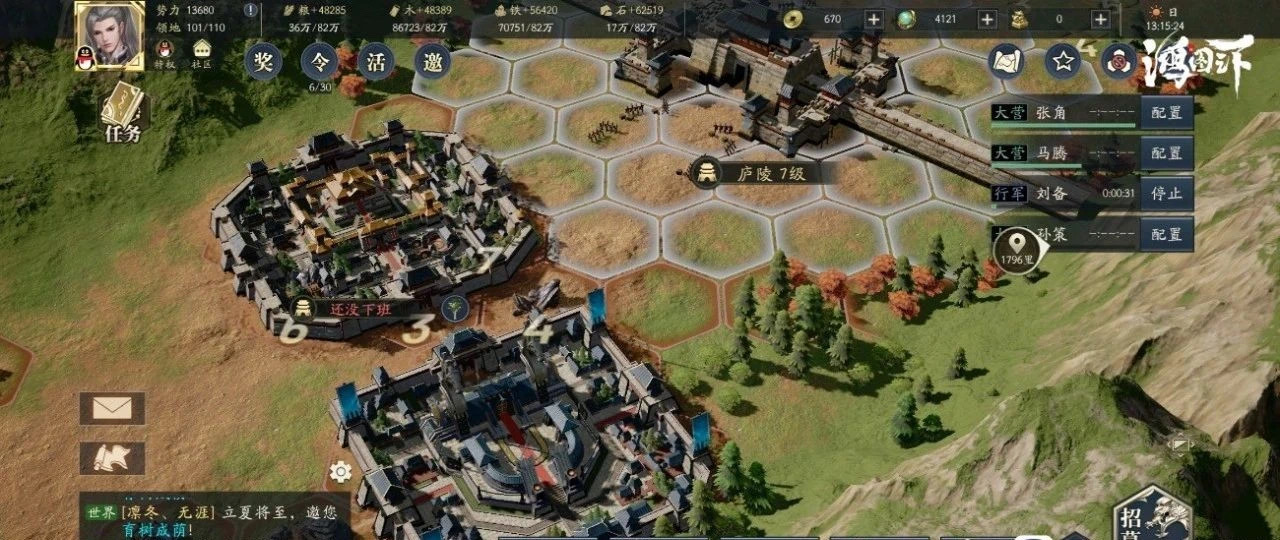1280x540 pixels.
Task: Add more copper coins with plus button
Action: (x=873, y=19)
